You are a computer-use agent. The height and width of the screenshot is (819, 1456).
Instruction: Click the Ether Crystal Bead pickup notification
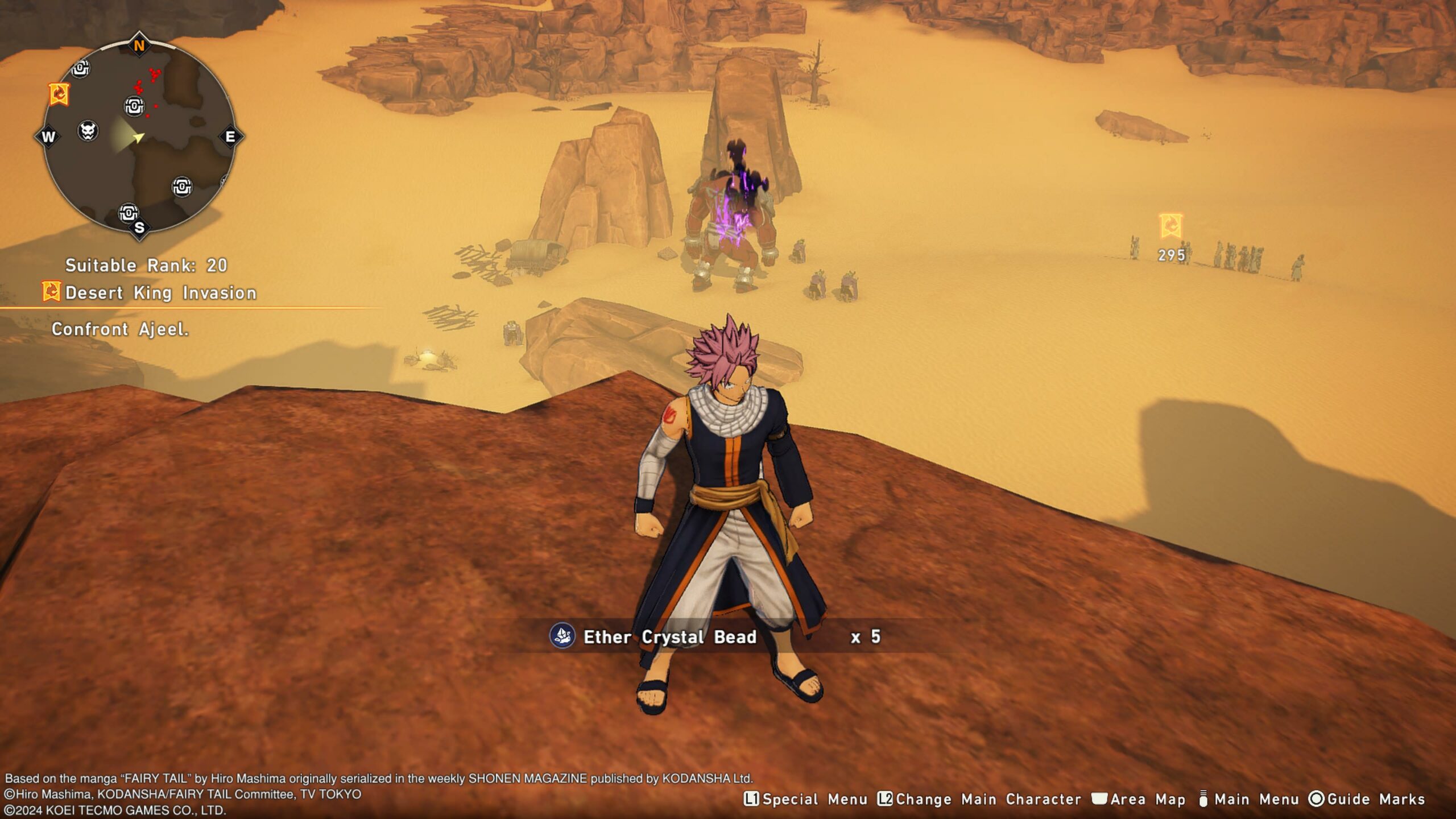tap(714, 636)
